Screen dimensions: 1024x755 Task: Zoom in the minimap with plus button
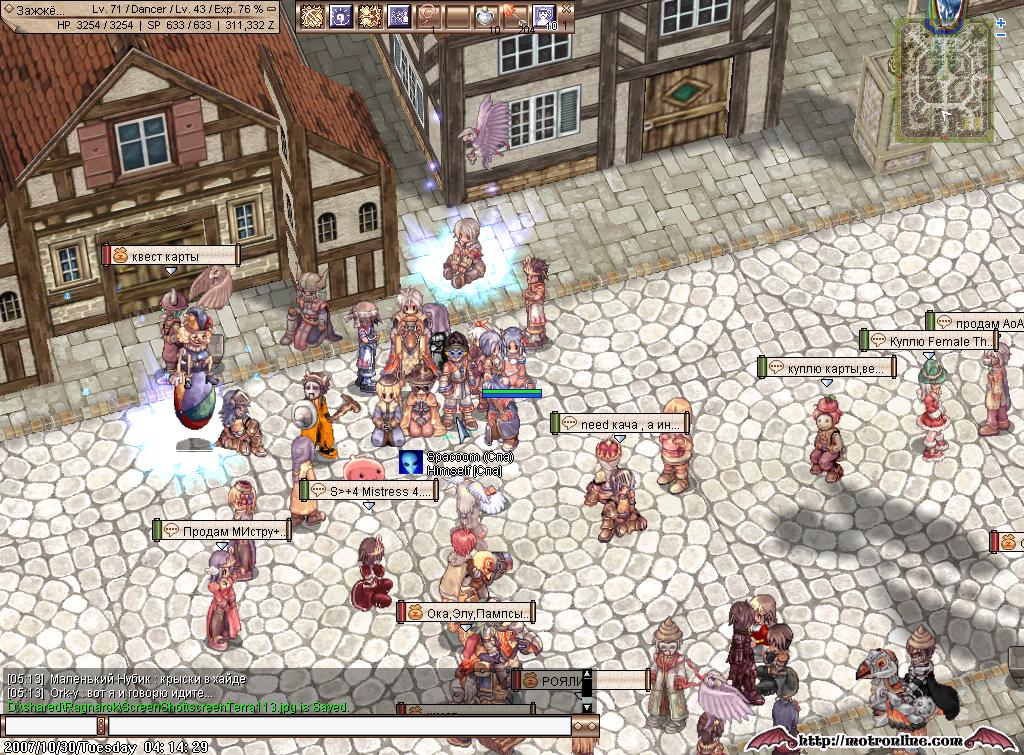tap(1001, 23)
